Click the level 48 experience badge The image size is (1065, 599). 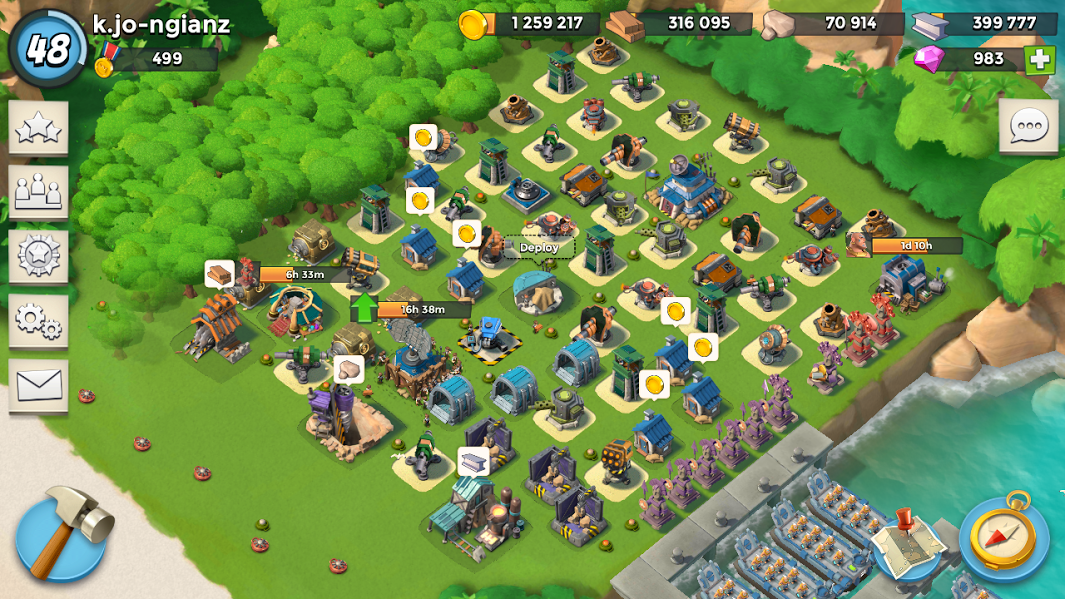click(x=47, y=48)
